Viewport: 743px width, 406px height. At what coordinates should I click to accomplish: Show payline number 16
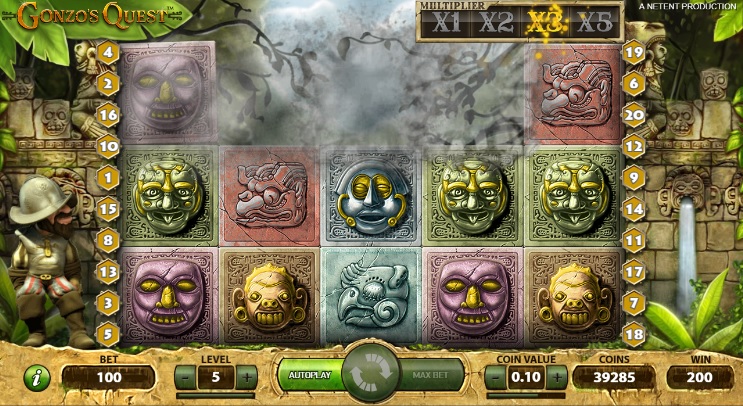[108, 115]
